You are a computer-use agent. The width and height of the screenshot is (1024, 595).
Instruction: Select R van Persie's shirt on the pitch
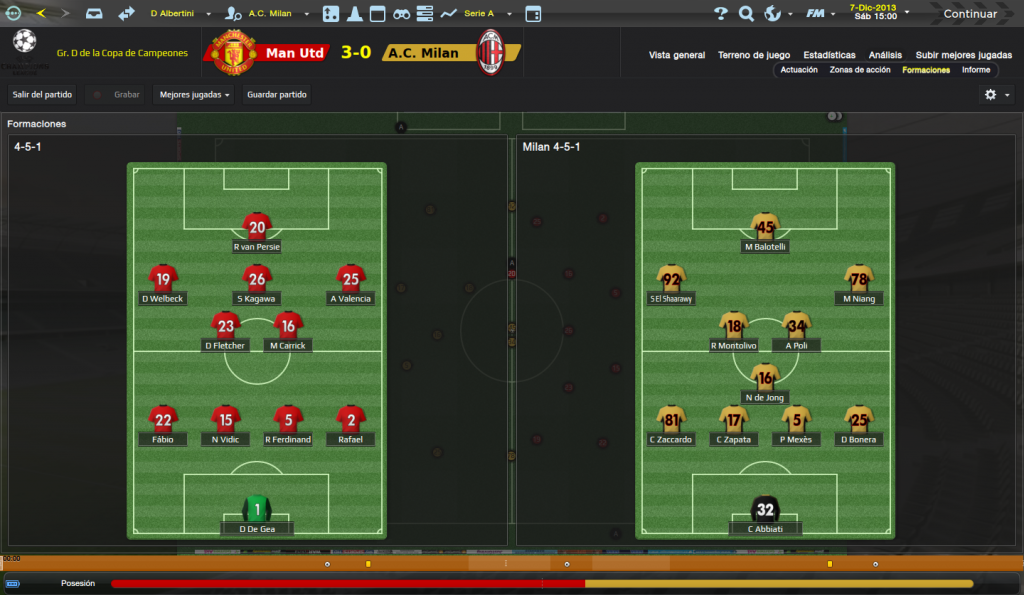point(257,226)
